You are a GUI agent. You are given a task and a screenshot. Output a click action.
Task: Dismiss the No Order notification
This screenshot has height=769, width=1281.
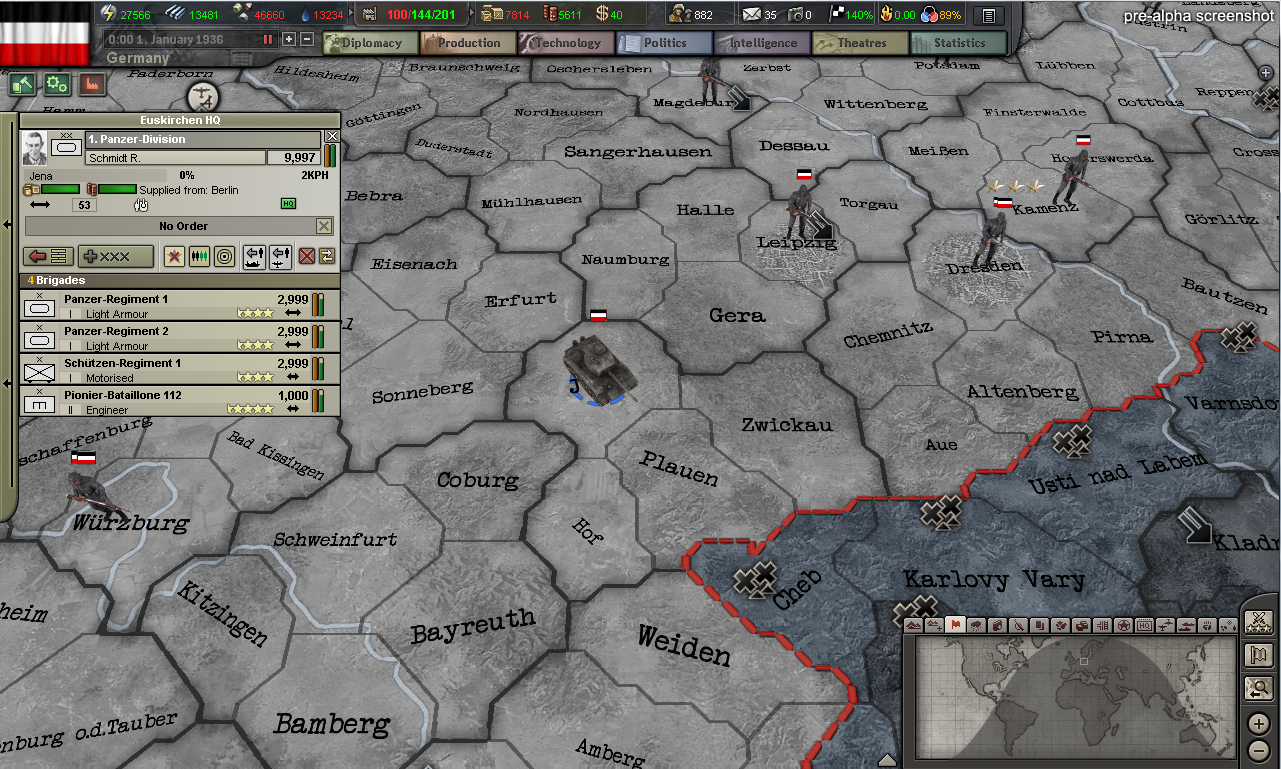(325, 225)
